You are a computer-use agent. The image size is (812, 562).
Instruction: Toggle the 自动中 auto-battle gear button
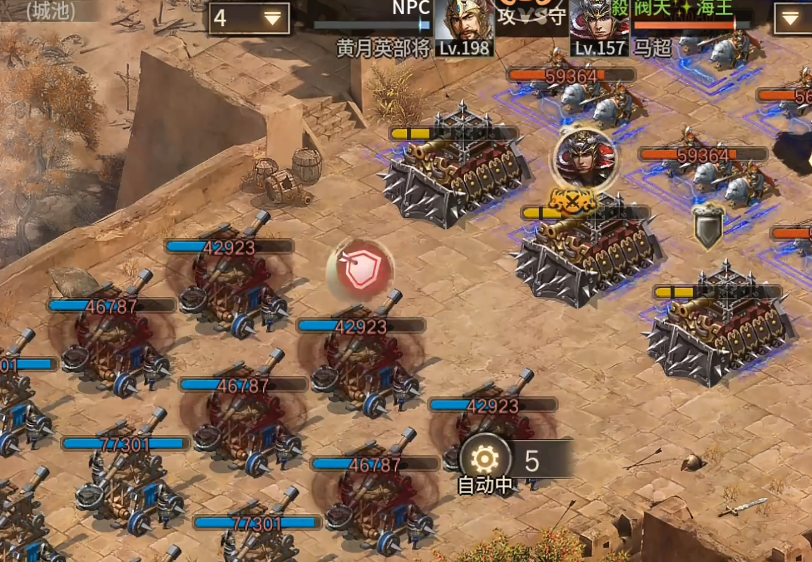(x=485, y=460)
